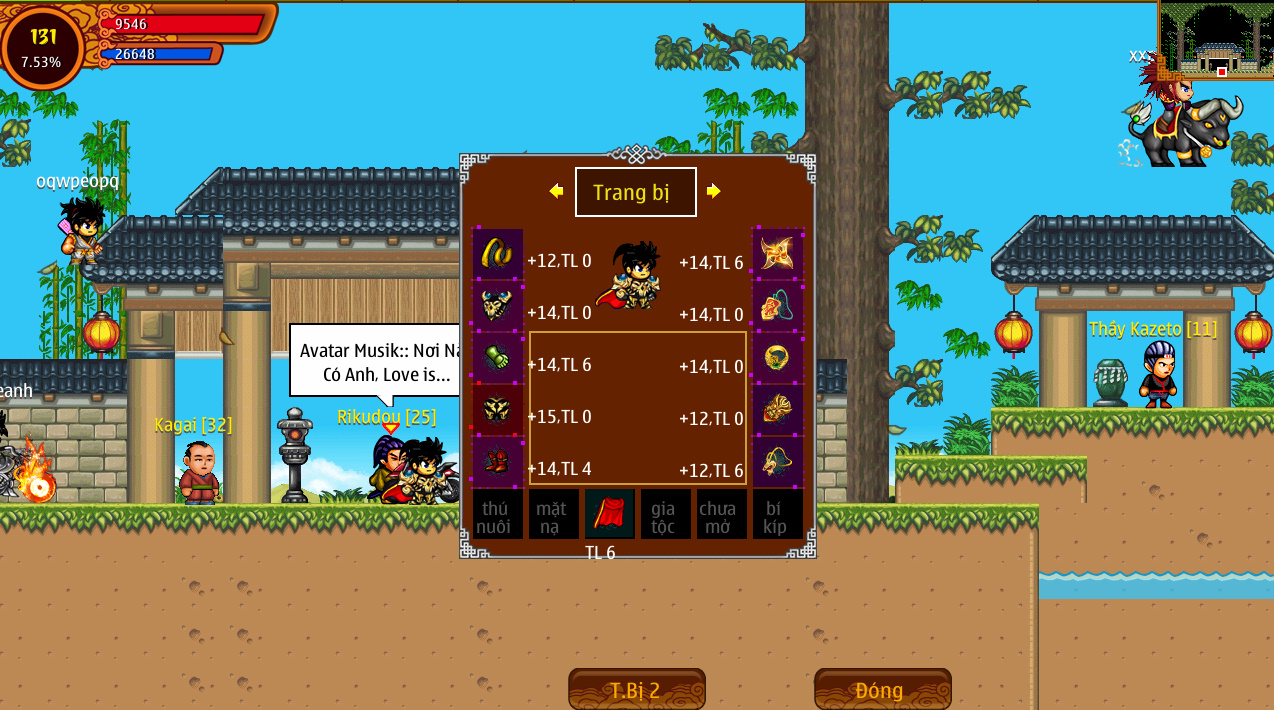This screenshot has width=1274, height=710.
Task: Select the golden mask equipment slot
Action: [777, 409]
